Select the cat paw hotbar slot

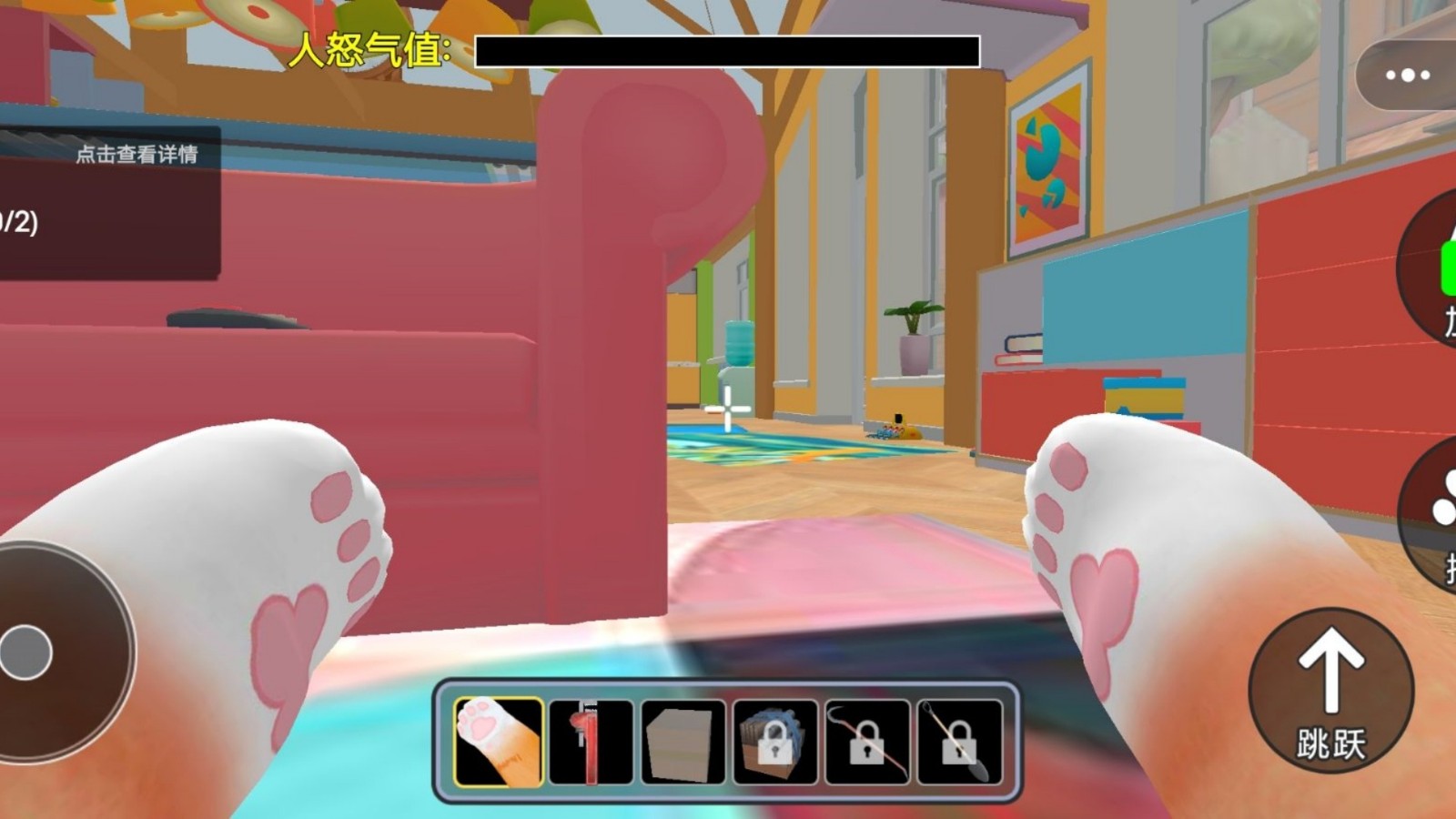[499, 741]
